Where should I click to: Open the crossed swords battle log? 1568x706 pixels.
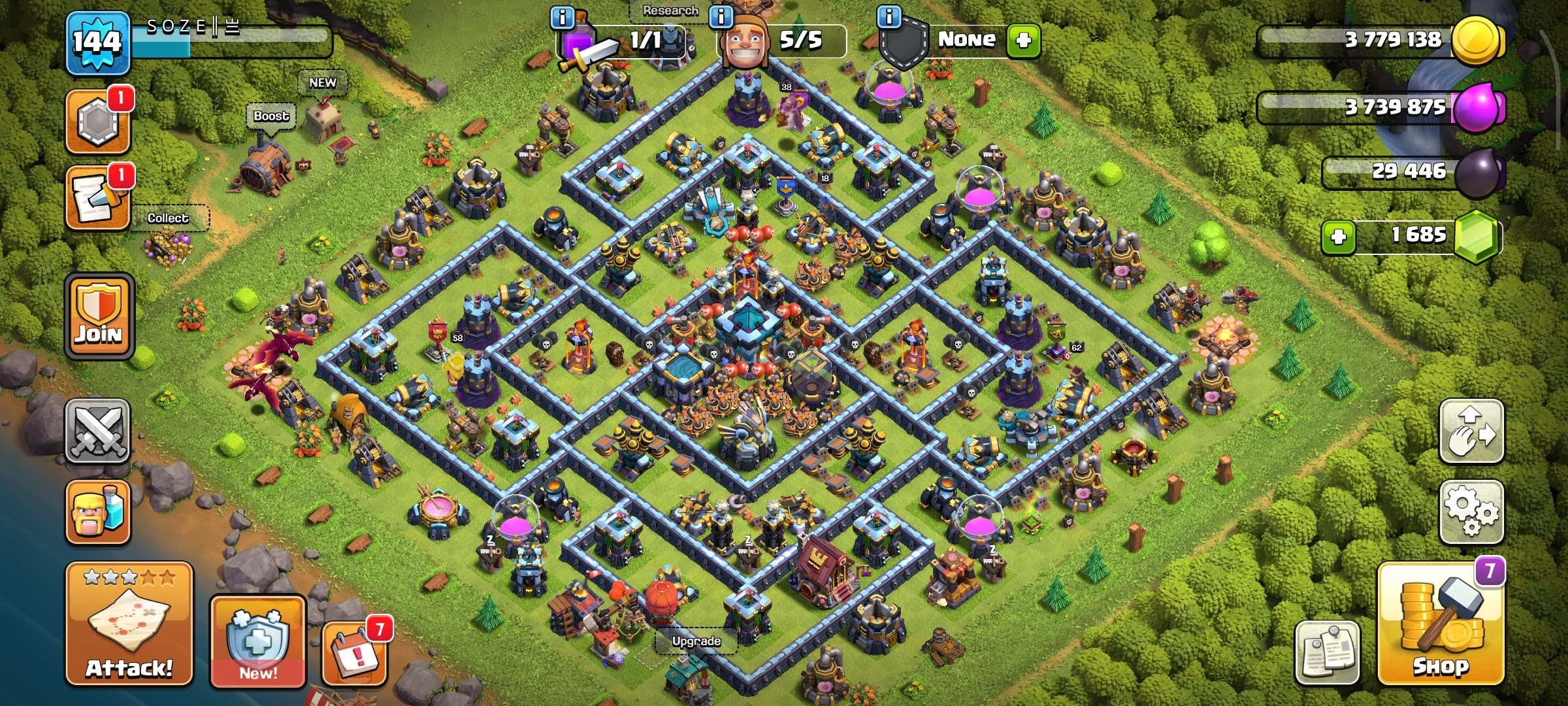[x=98, y=431]
